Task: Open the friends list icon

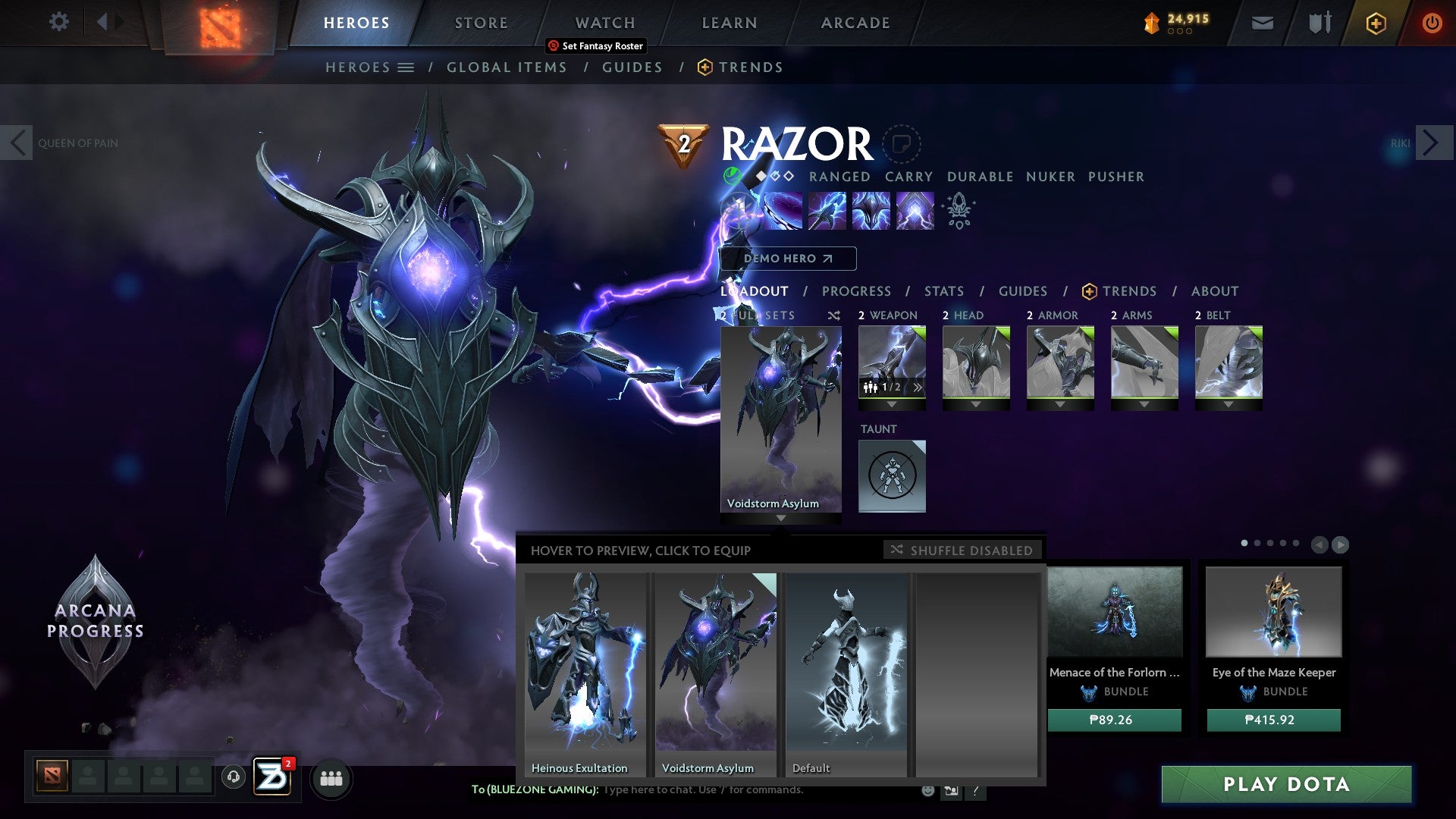Action: pos(331,778)
